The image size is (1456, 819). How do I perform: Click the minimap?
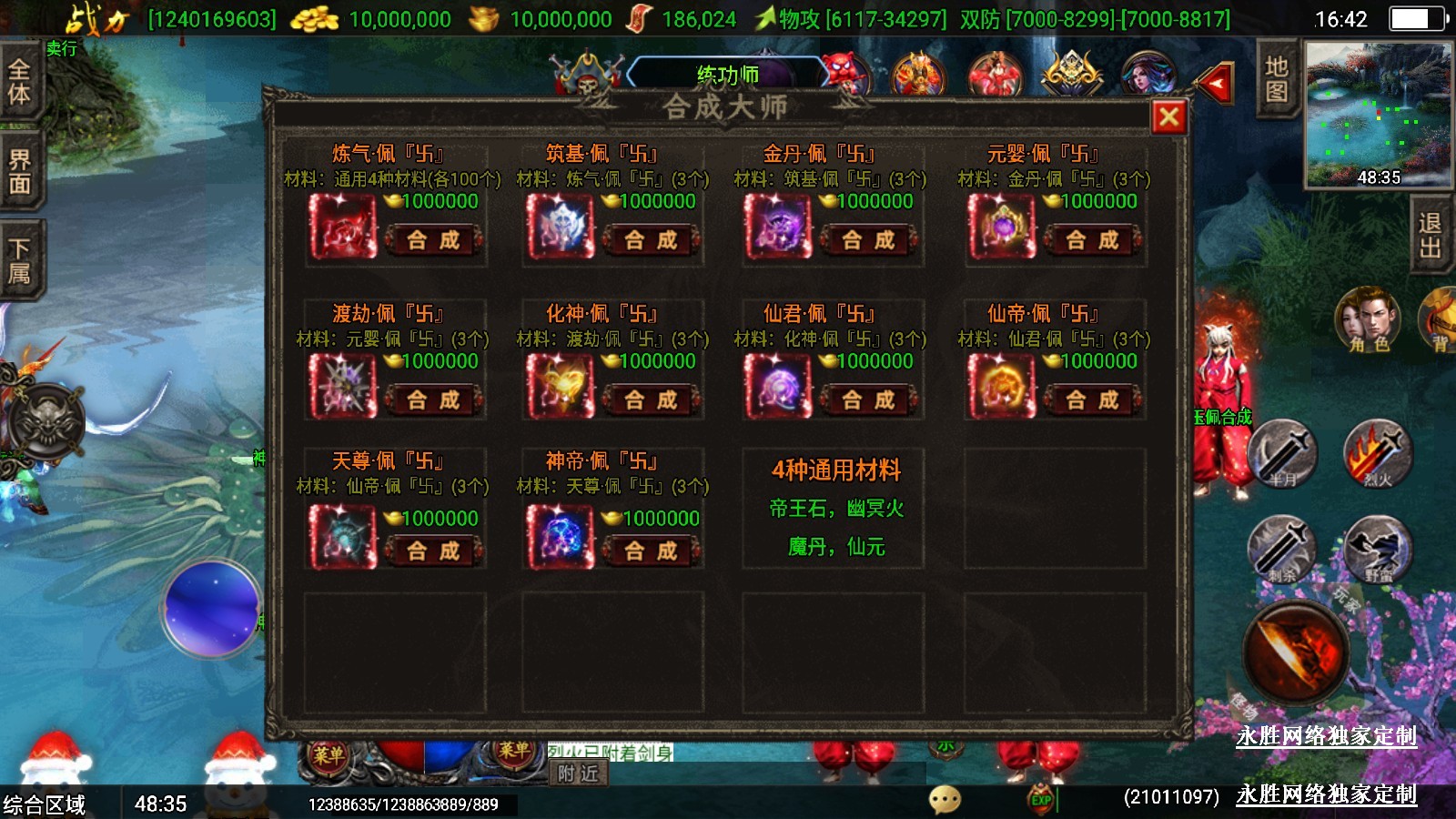click(1378, 115)
